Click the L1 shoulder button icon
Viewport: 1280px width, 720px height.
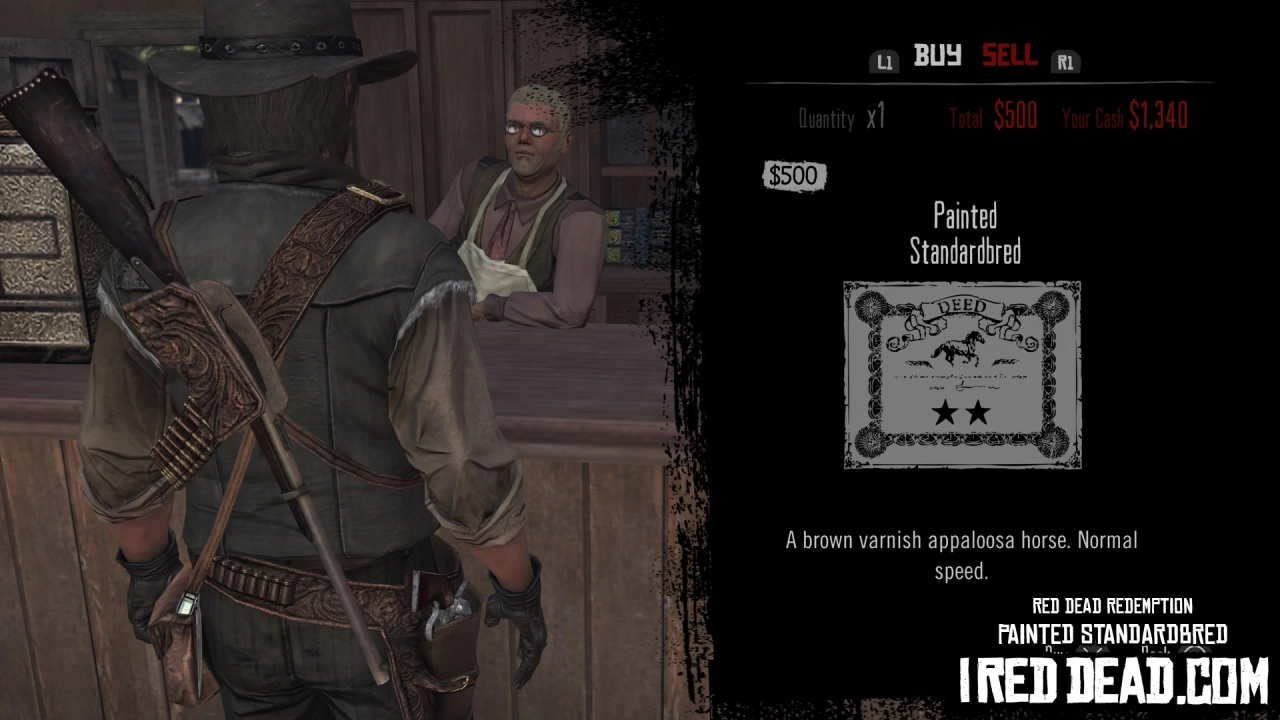pyautogui.click(x=884, y=61)
